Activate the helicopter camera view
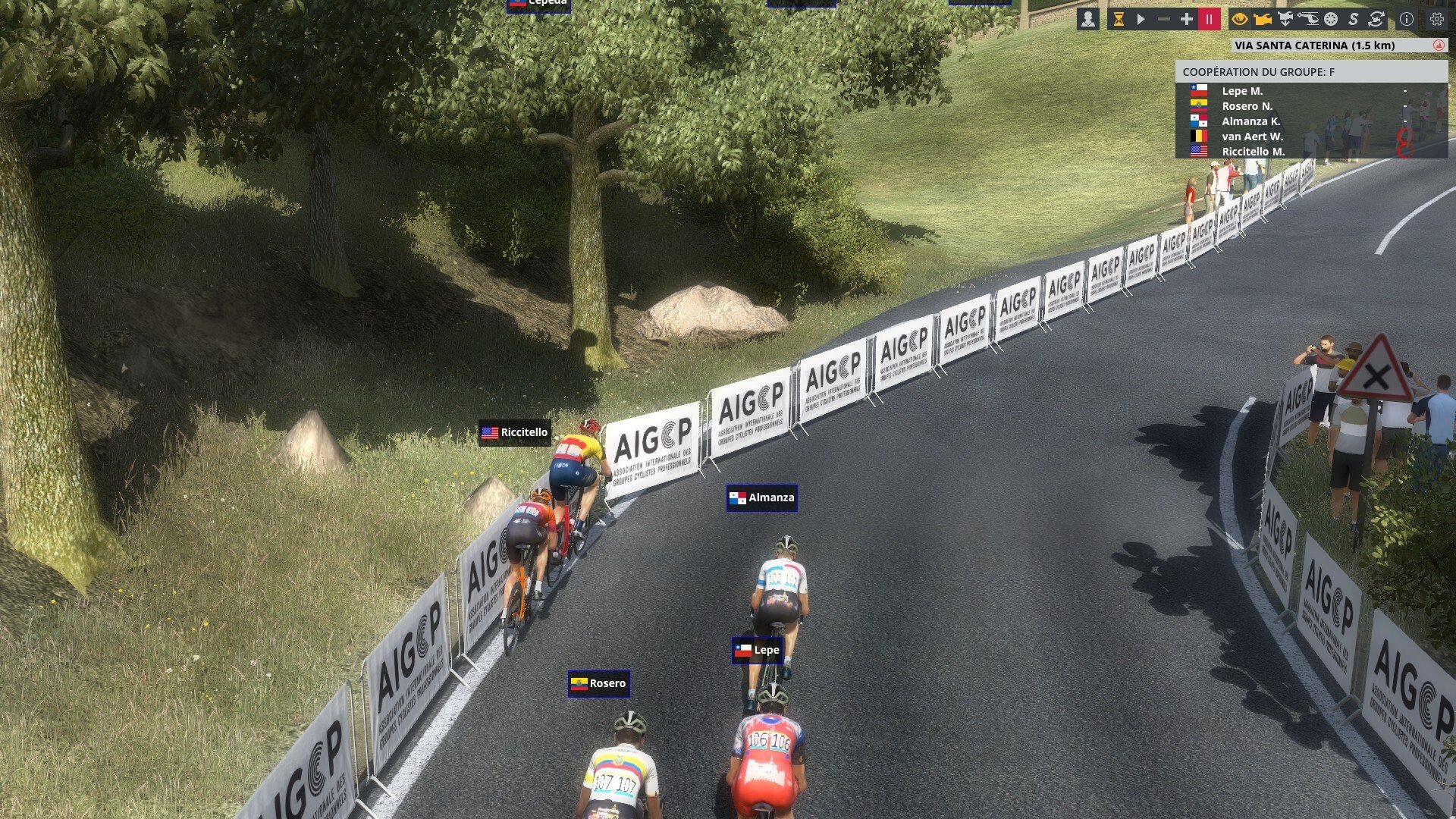Image resolution: width=1456 pixels, height=819 pixels. (x=1308, y=19)
